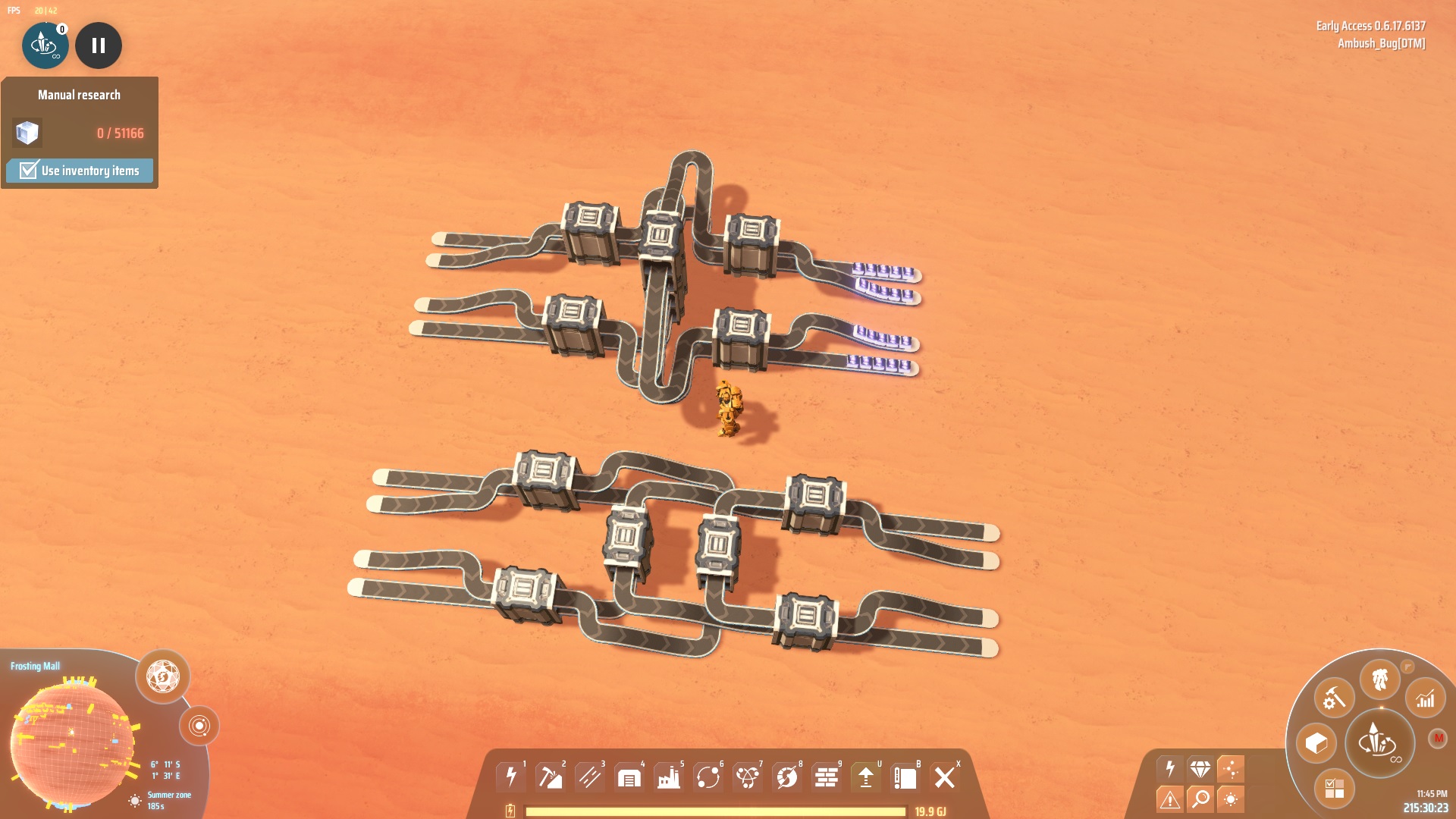The height and width of the screenshot is (819, 1456).
Task: Open the research crystal icon at top left
Action: [x=45, y=45]
